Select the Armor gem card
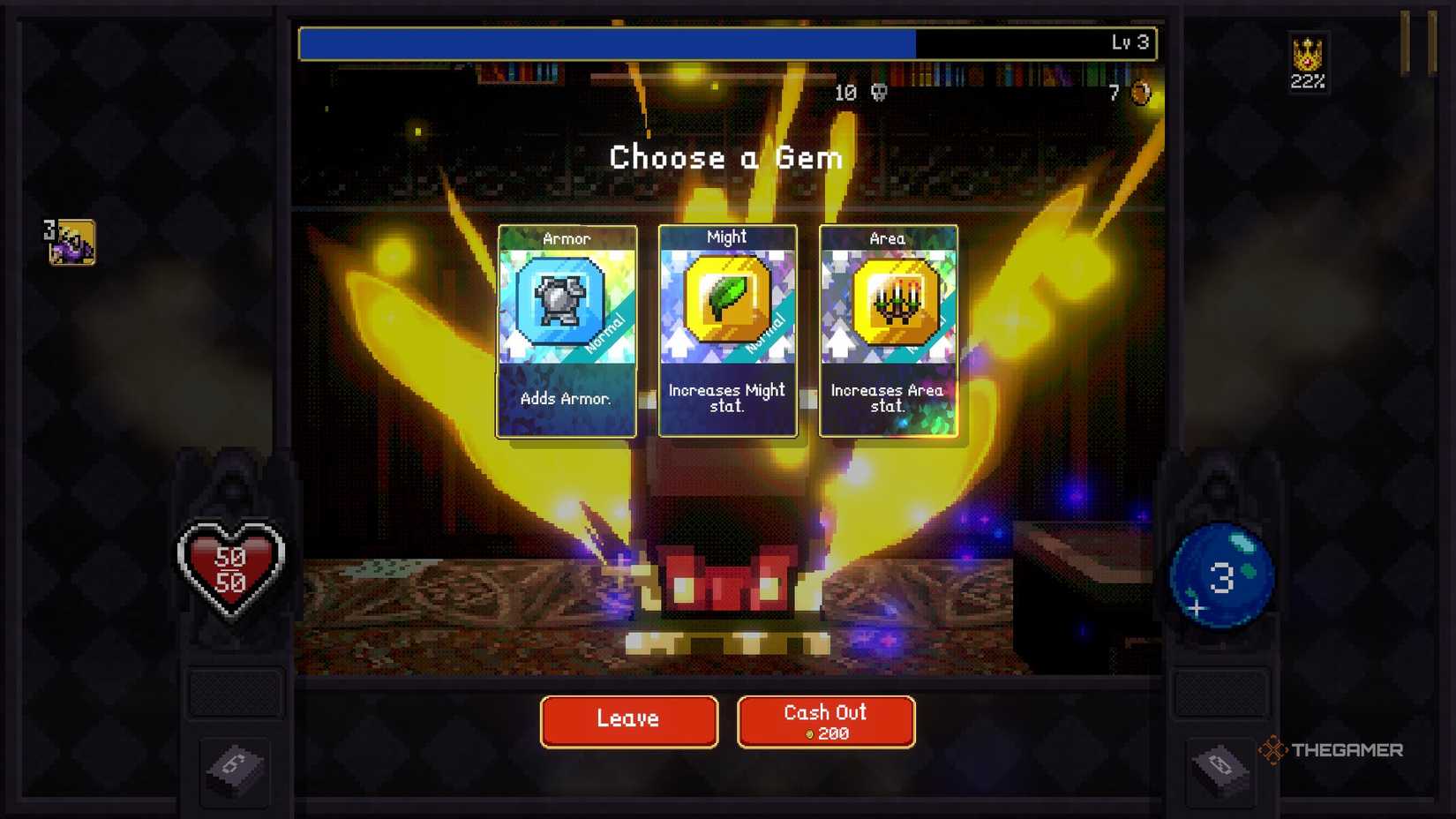 (x=566, y=331)
